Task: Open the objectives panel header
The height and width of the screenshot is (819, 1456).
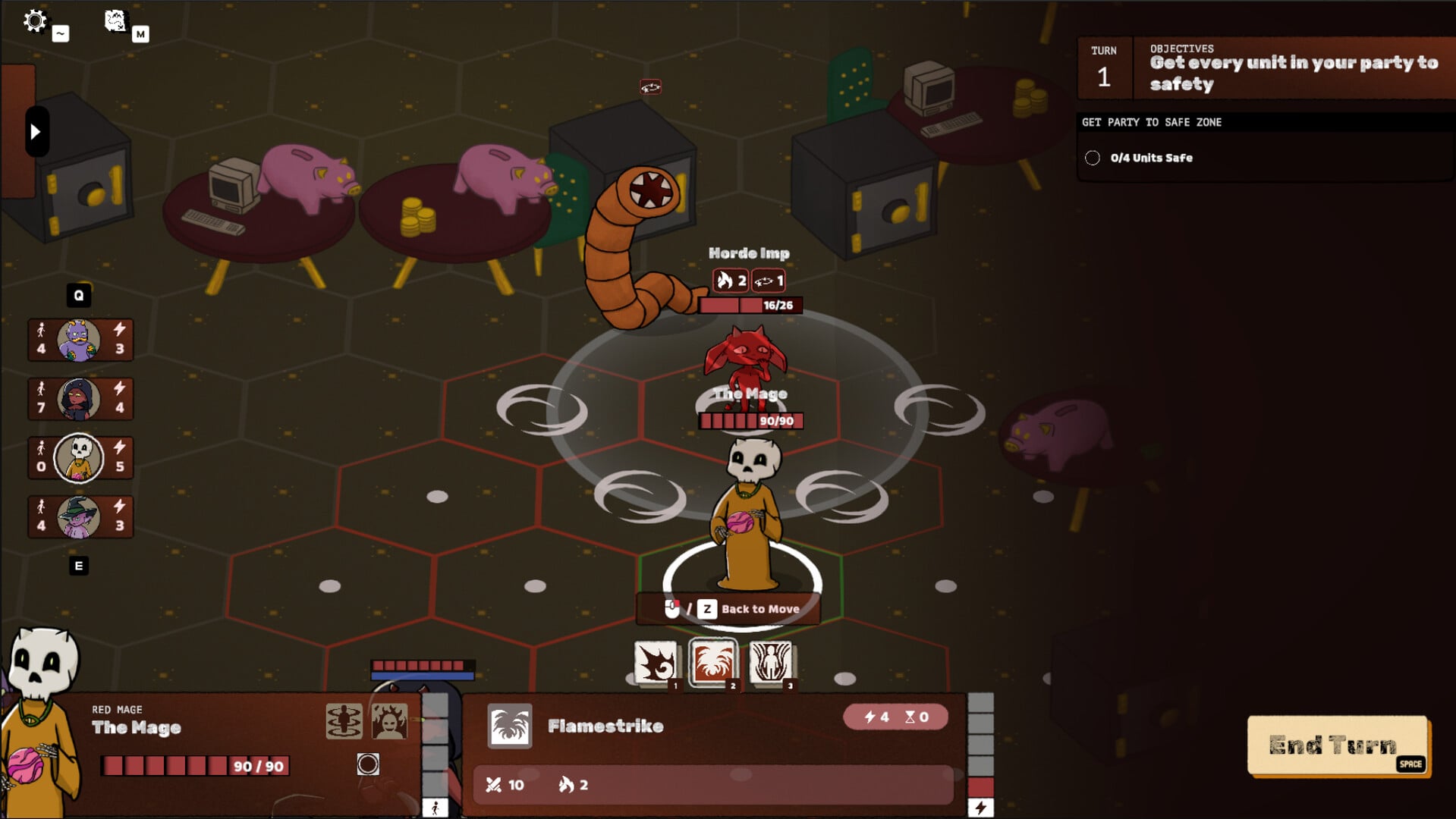Action: pyautogui.click(x=1293, y=68)
